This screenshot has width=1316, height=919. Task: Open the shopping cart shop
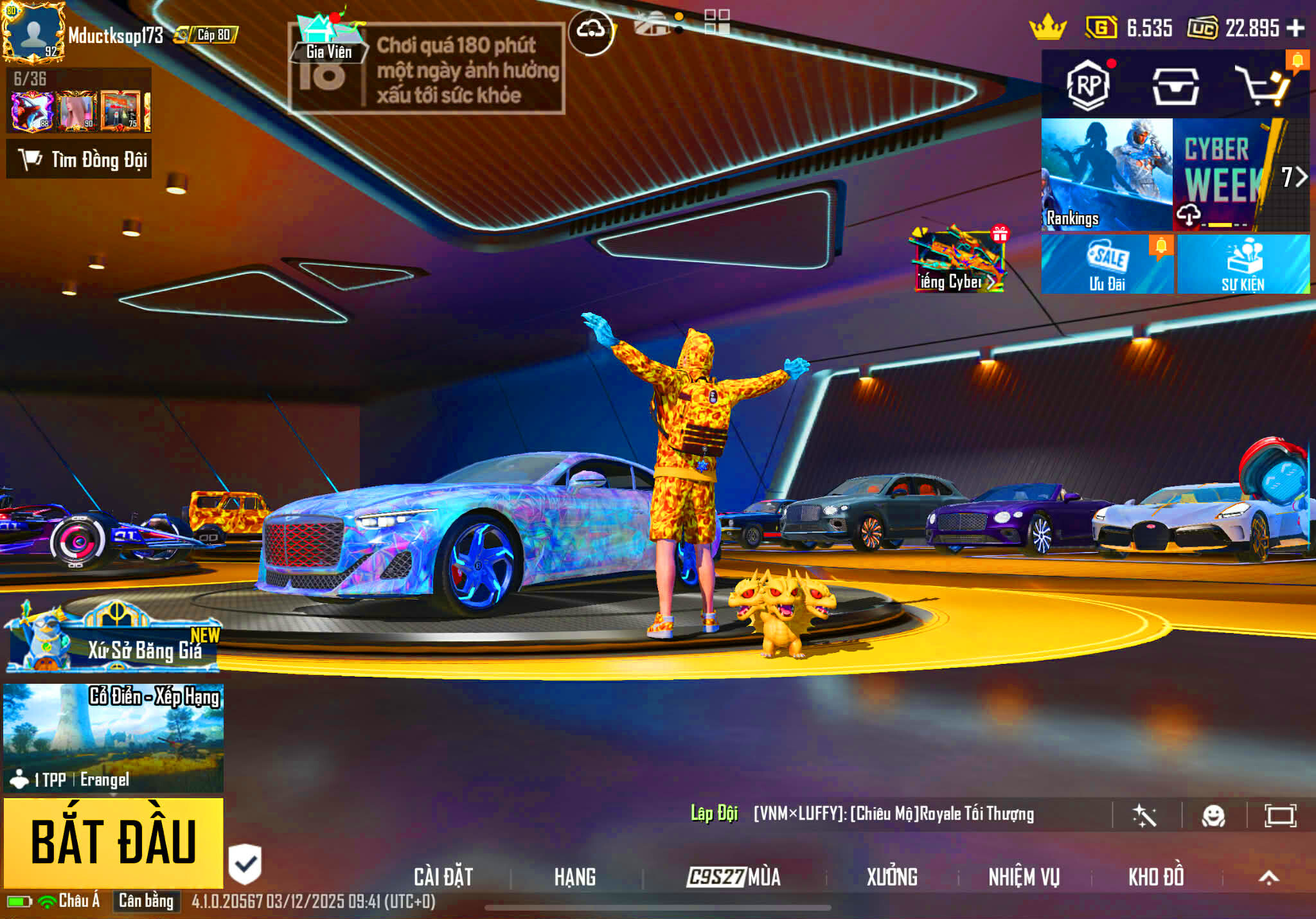pos(1263,86)
